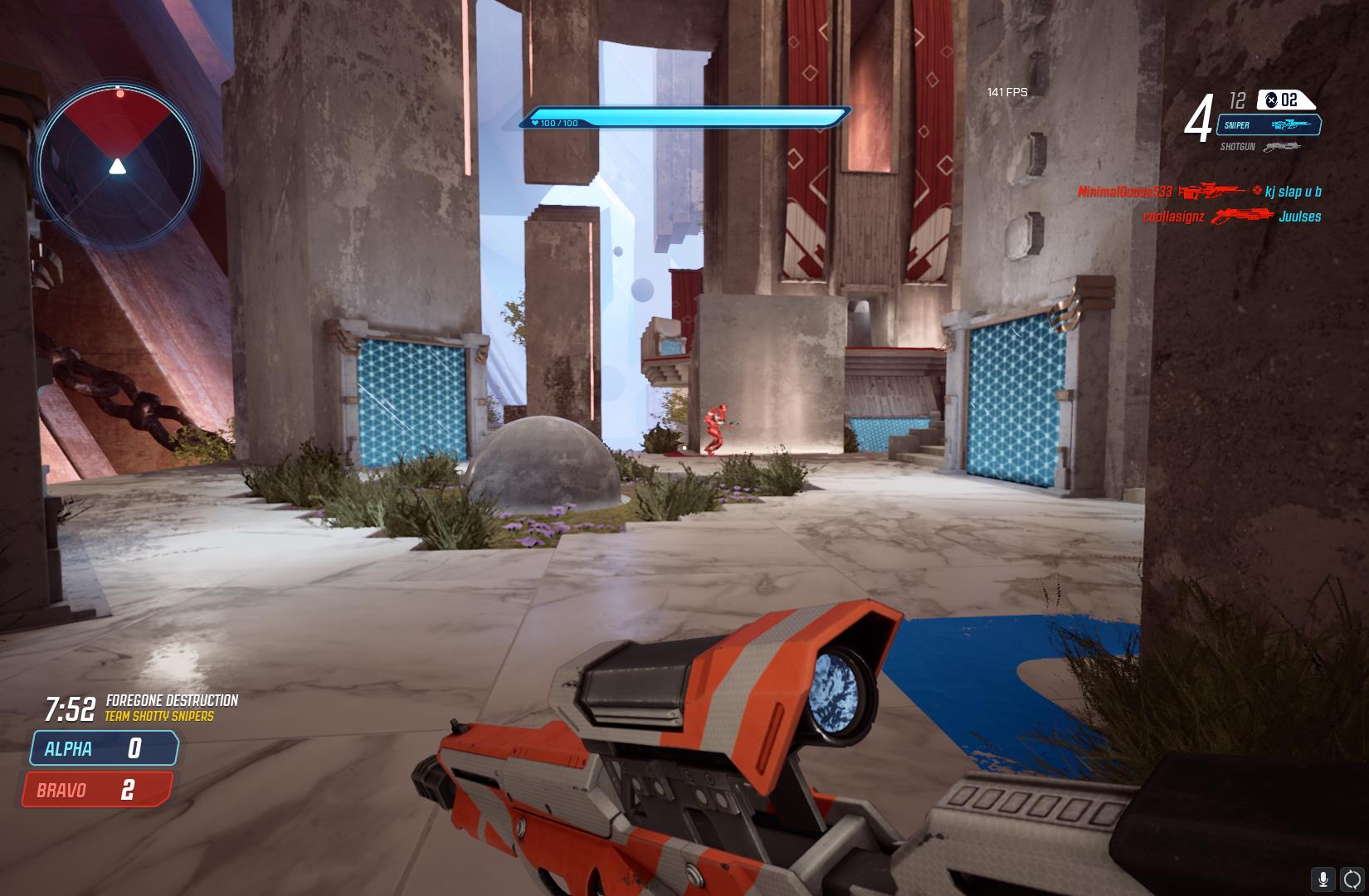Expand the SNIPER weapon entry
This screenshot has width=1369, height=896.
pyautogui.click(x=1269, y=126)
